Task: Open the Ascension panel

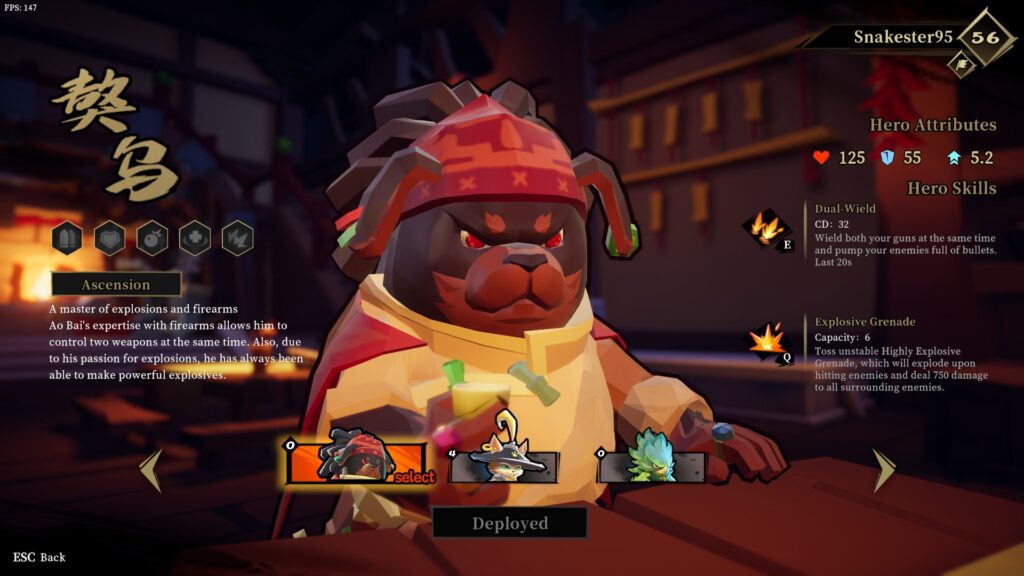Action: tap(116, 285)
